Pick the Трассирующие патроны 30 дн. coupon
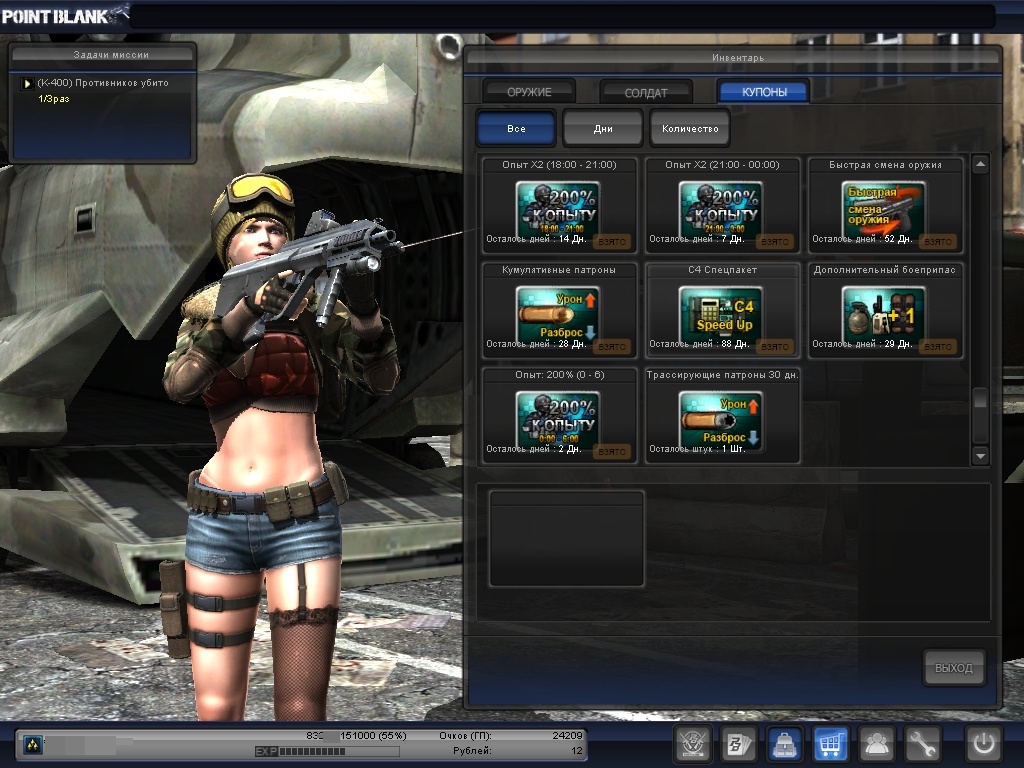 pos(722,415)
